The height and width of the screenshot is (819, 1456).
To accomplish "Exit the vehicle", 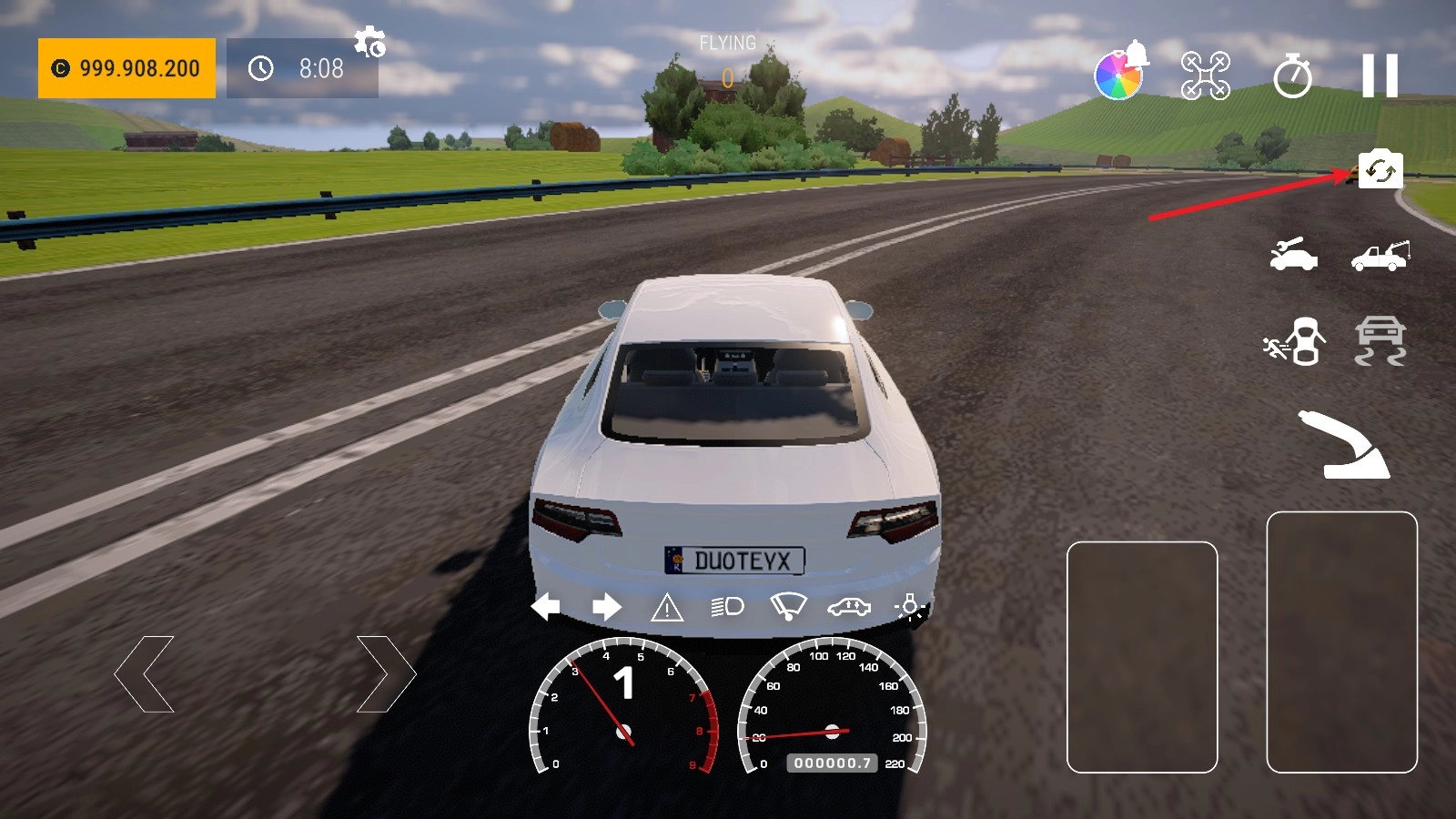I will [x=1295, y=341].
